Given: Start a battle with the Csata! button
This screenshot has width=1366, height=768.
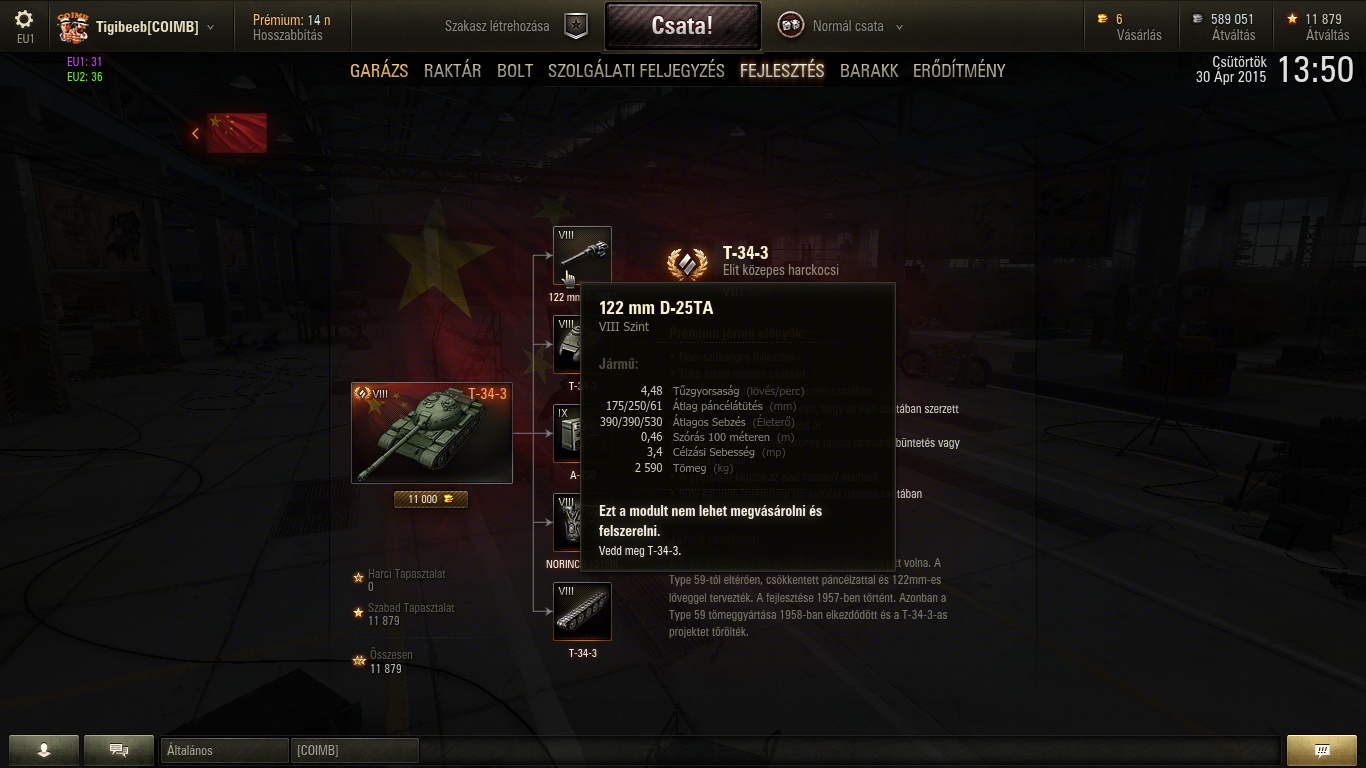Looking at the screenshot, I should coord(682,26).
